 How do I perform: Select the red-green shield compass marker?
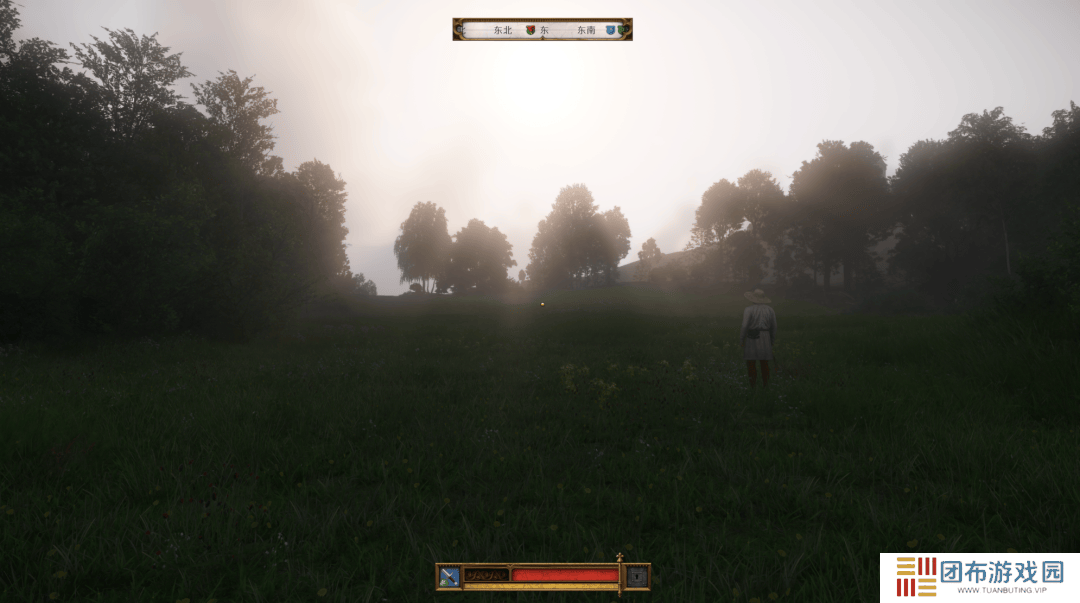pyautogui.click(x=530, y=30)
